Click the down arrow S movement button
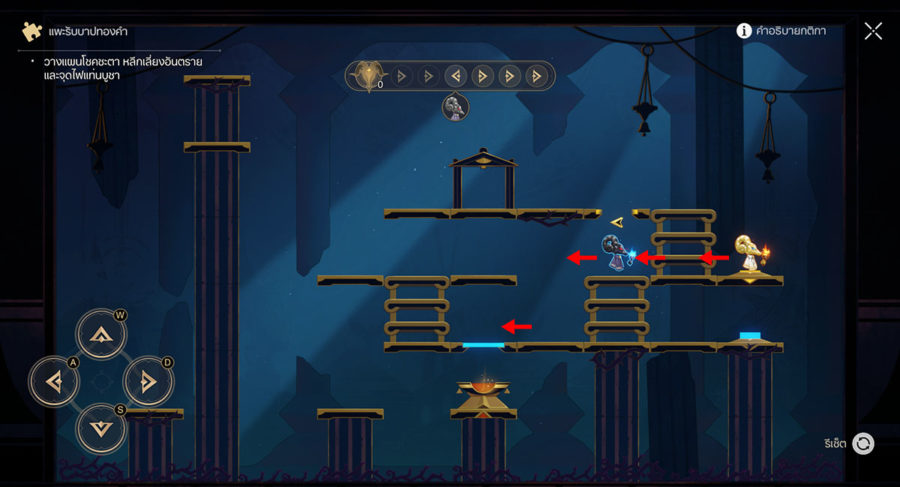 pyautogui.click(x=101, y=427)
